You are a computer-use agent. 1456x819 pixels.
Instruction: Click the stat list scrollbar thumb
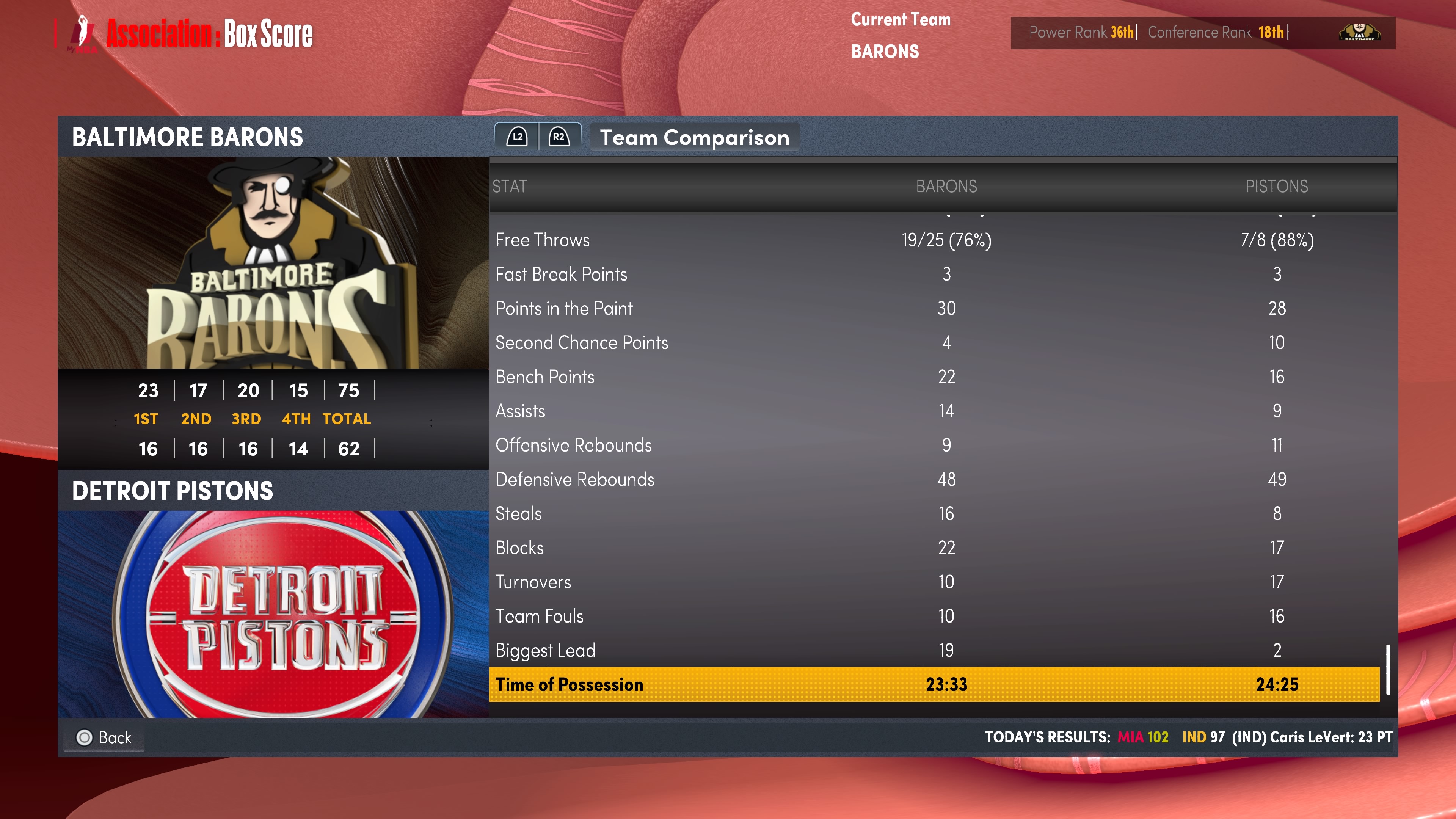tap(1388, 669)
